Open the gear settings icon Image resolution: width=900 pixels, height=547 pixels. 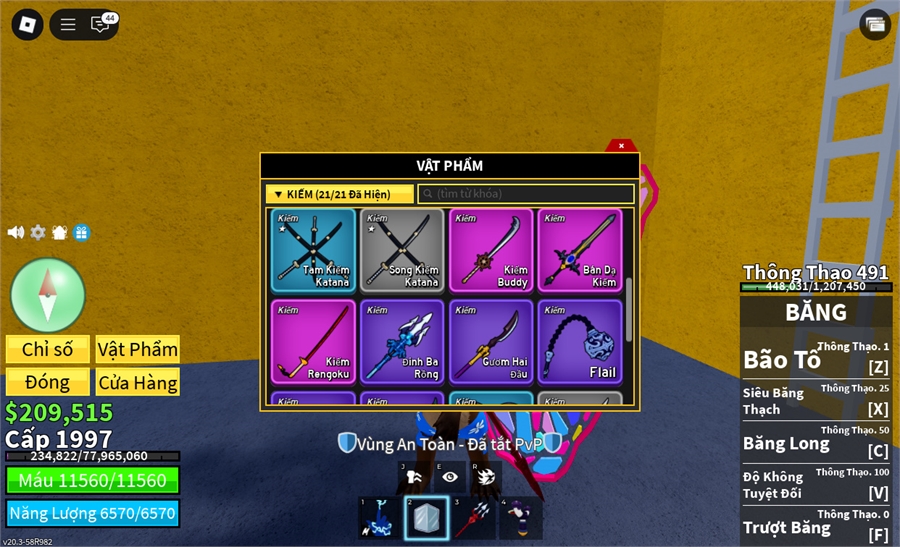point(38,232)
